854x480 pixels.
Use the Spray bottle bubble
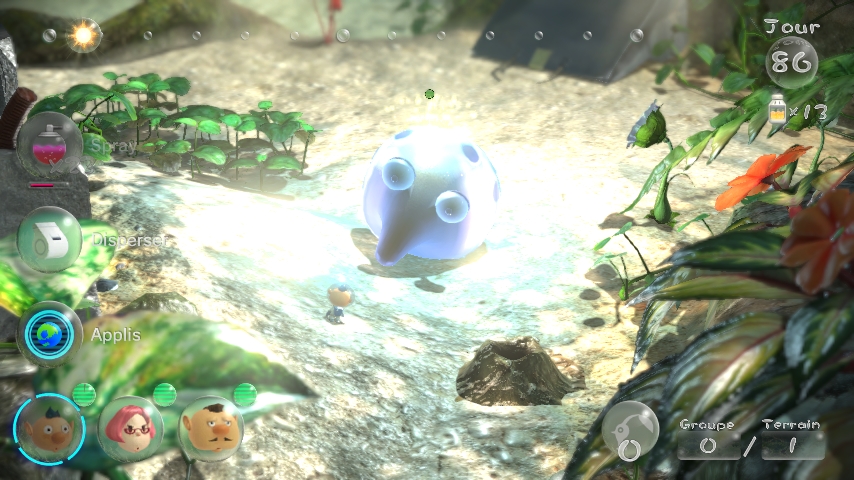coord(50,145)
